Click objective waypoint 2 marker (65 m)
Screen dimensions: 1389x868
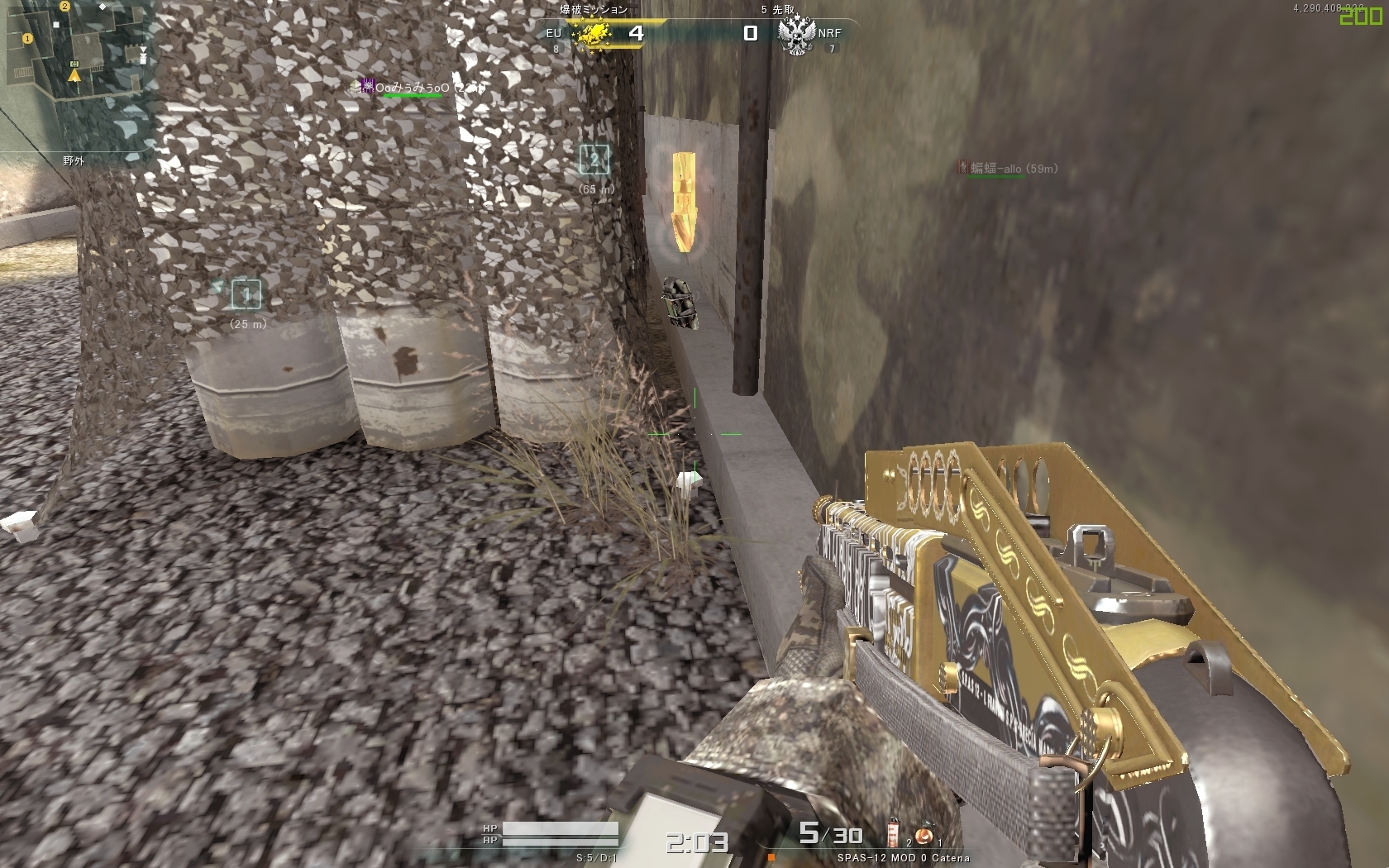[x=594, y=159]
